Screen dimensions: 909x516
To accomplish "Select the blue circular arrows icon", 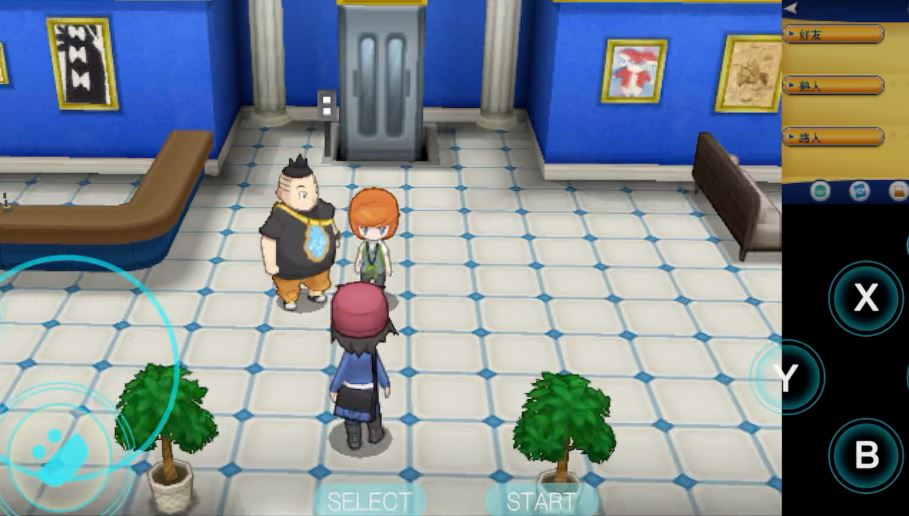I will pyautogui.click(x=859, y=190).
